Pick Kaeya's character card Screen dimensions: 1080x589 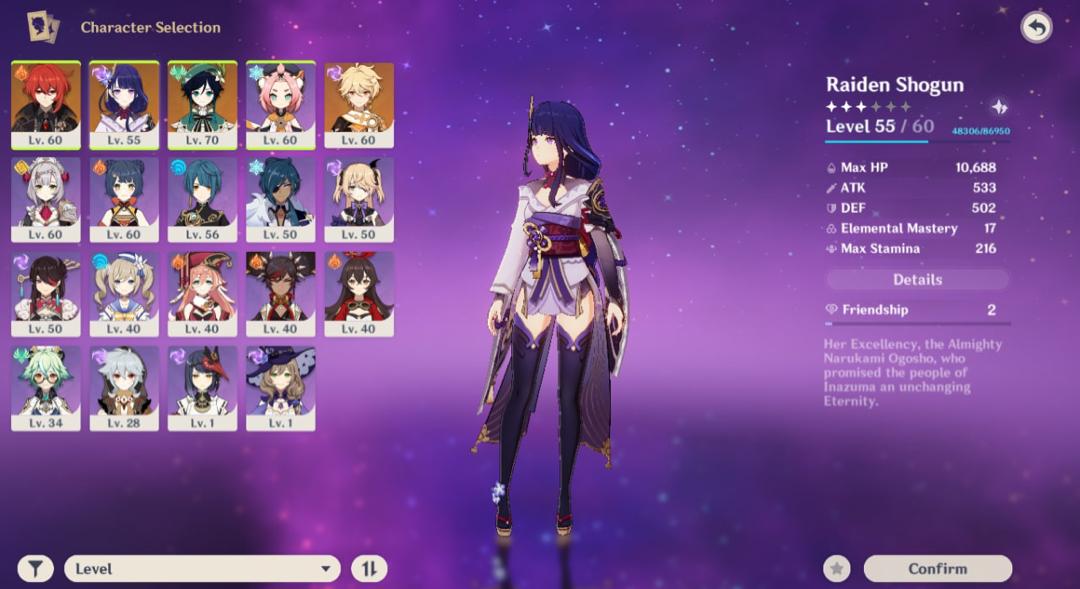pos(281,199)
